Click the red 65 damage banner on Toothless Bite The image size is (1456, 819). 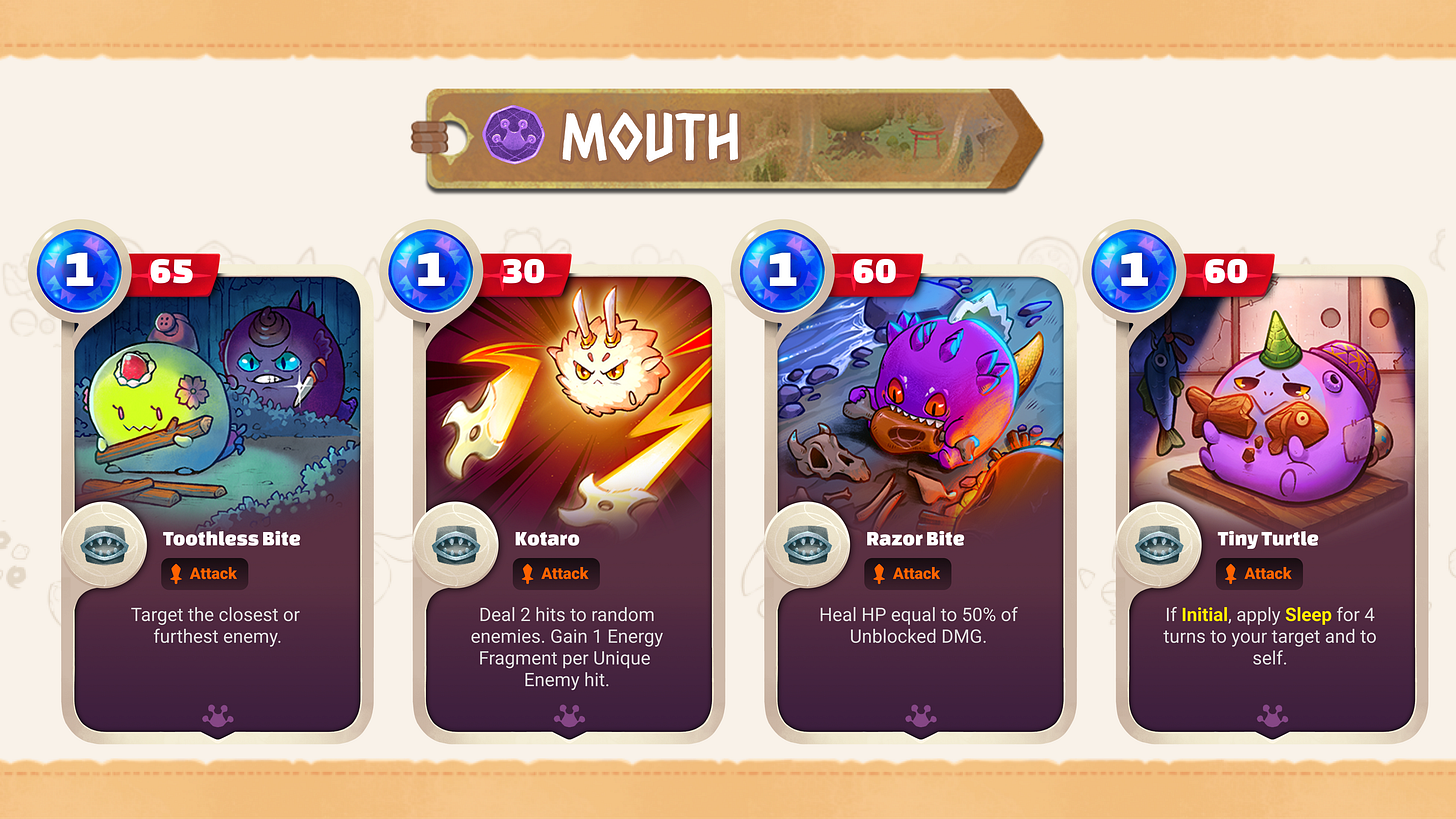pos(175,270)
